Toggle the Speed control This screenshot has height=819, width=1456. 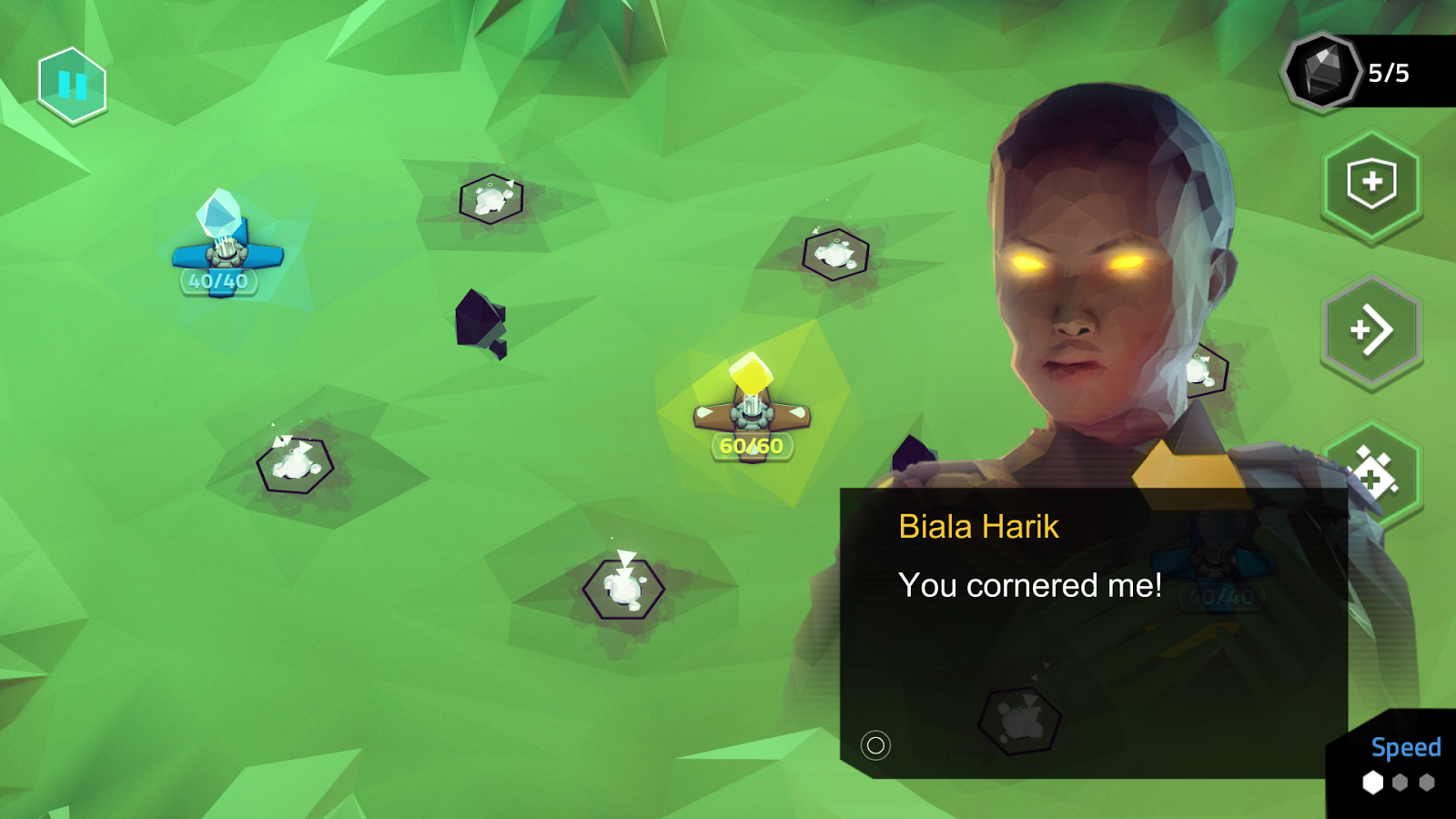pos(1401,764)
